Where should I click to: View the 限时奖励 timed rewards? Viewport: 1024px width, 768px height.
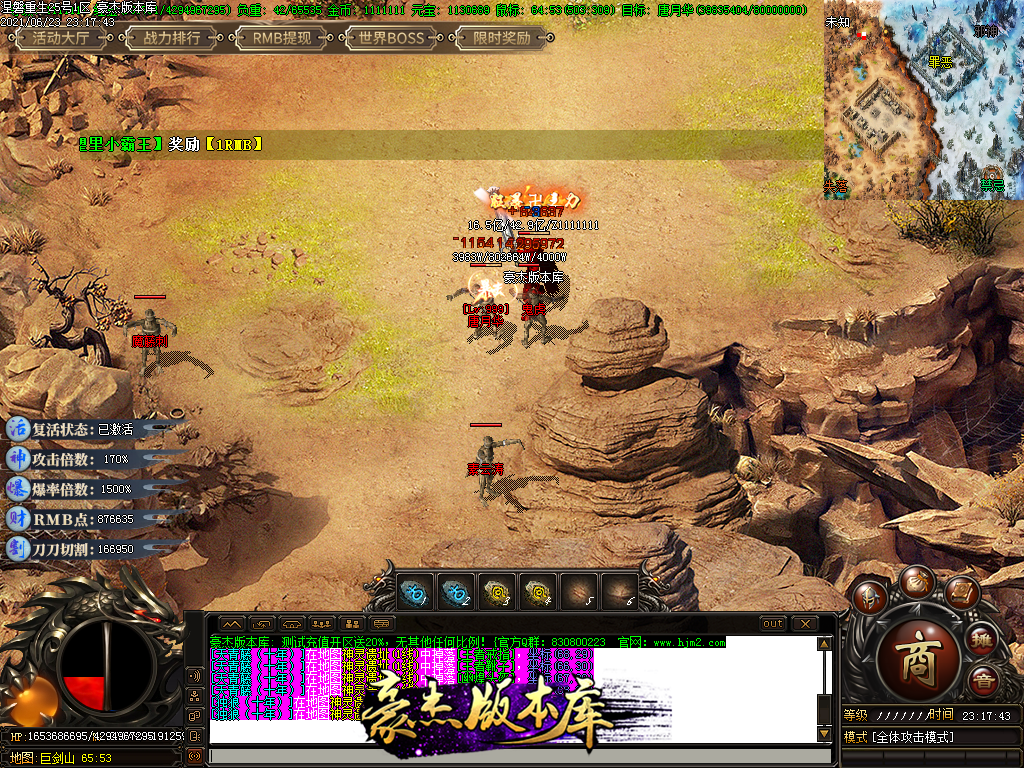(x=501, y=39)
